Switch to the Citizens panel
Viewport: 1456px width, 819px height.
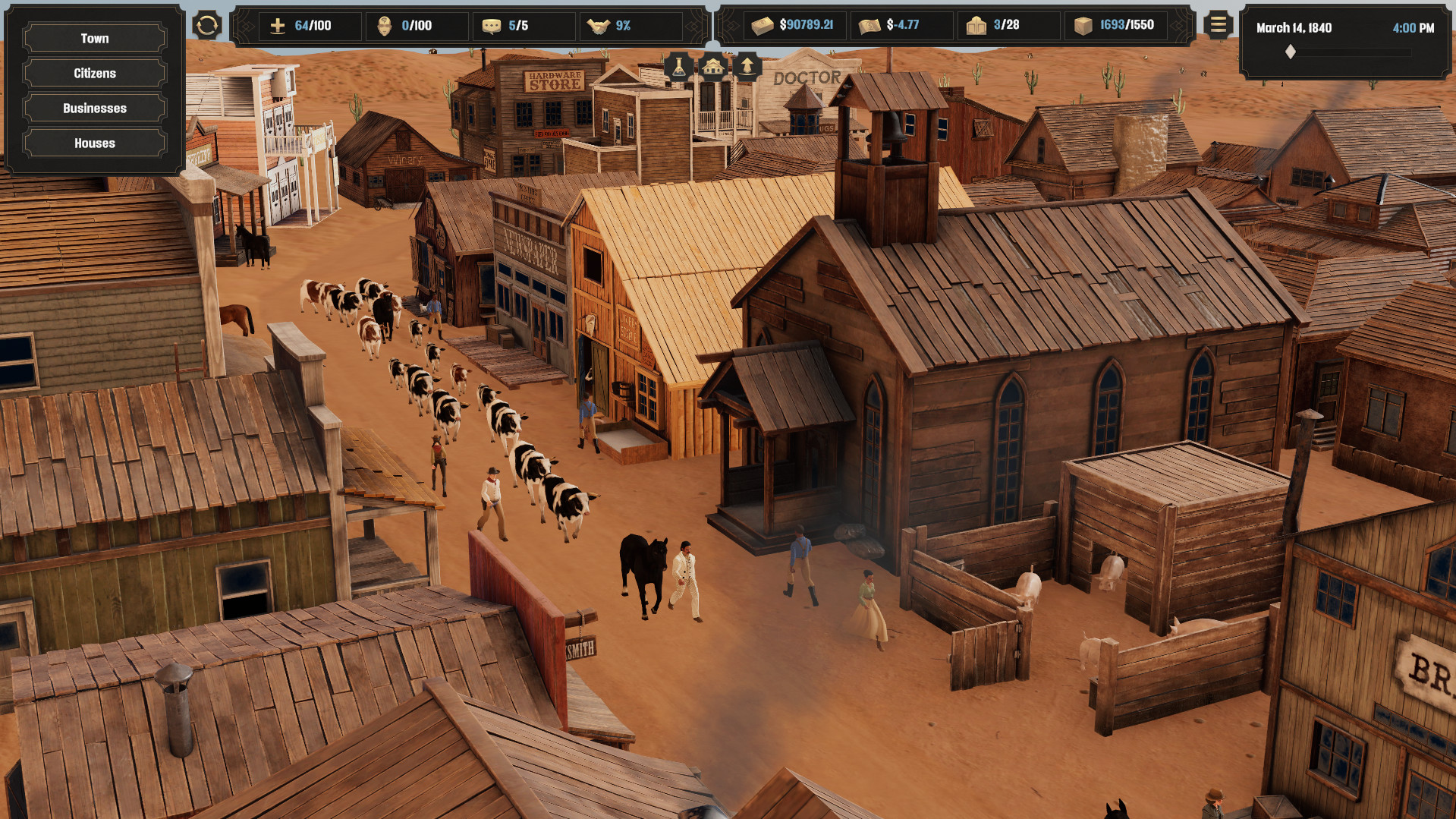(94, 73)
